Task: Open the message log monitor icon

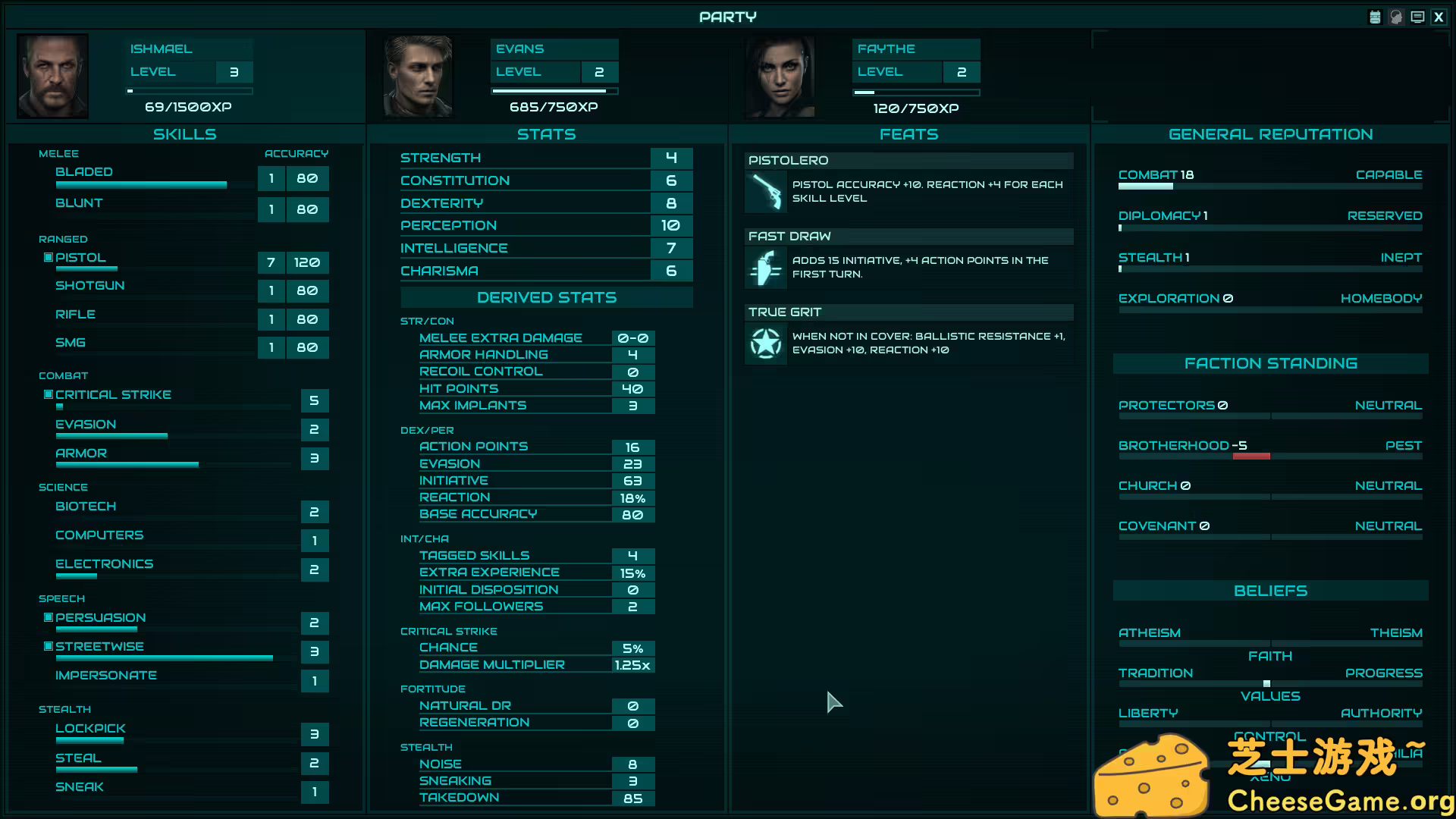Action: coord(1417,16)
